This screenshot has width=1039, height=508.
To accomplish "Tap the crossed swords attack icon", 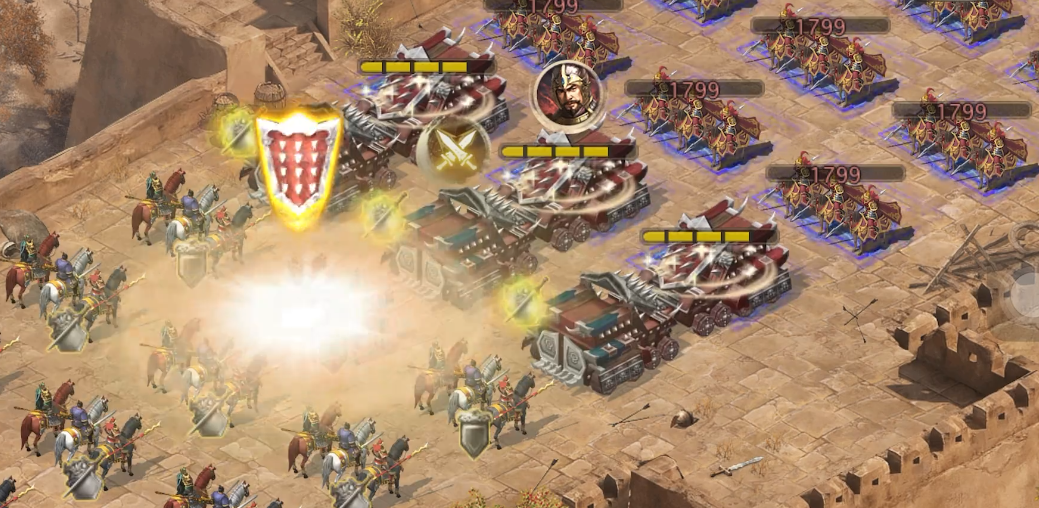I will [x=452, y=149].
